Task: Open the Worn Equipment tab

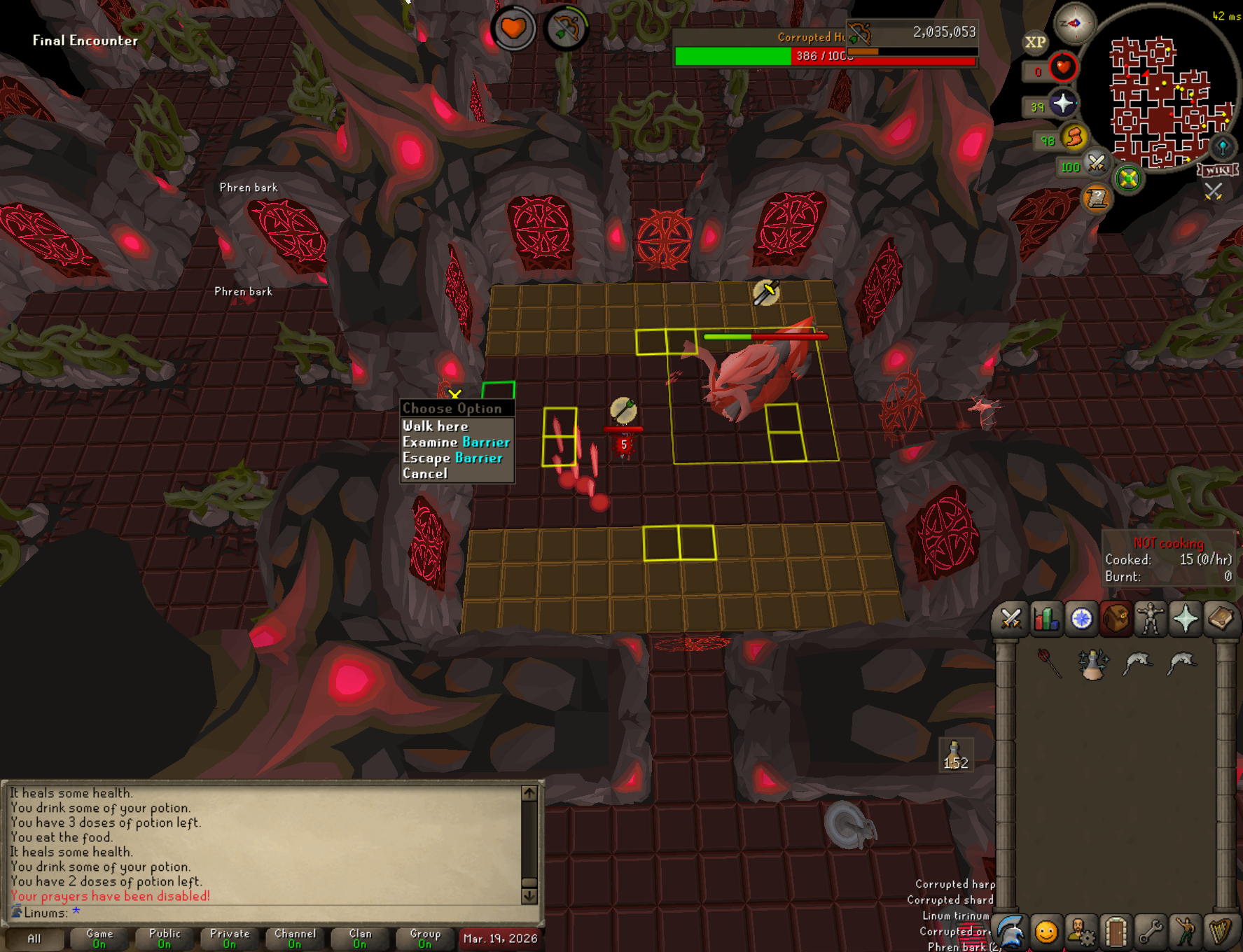Action: pyautogui.click(x=1150, y=619)
